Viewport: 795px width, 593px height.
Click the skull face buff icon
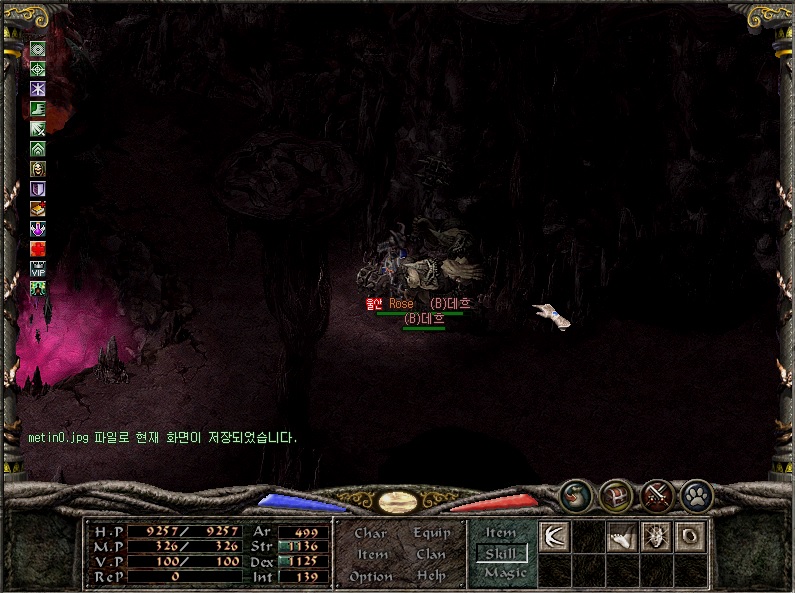[x=38, y=168]
